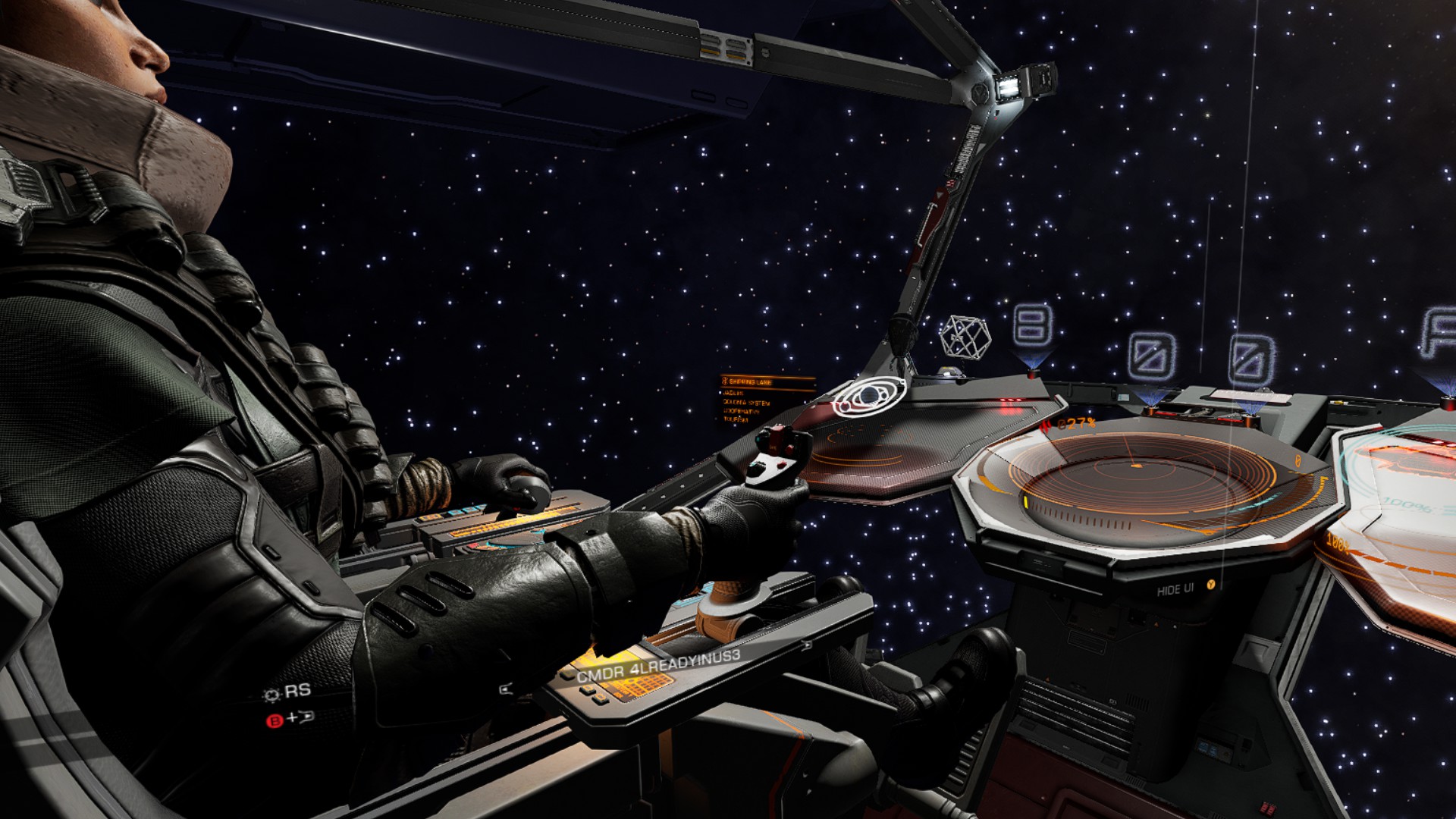Select the wireframe cube hologram icon

(965, 336)
